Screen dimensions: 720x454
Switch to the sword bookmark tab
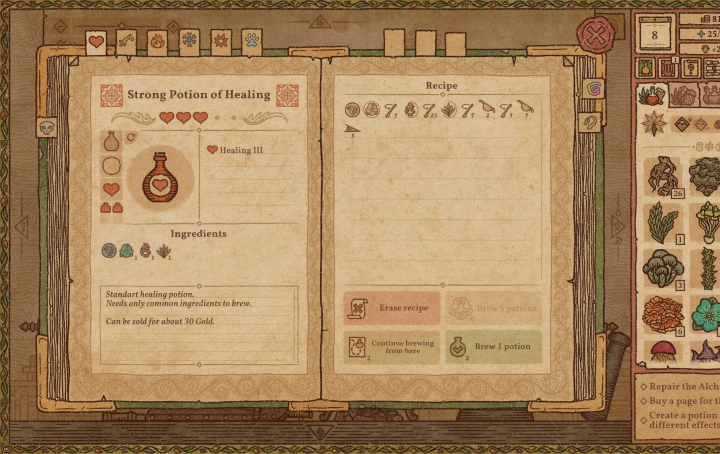(127, 42)
